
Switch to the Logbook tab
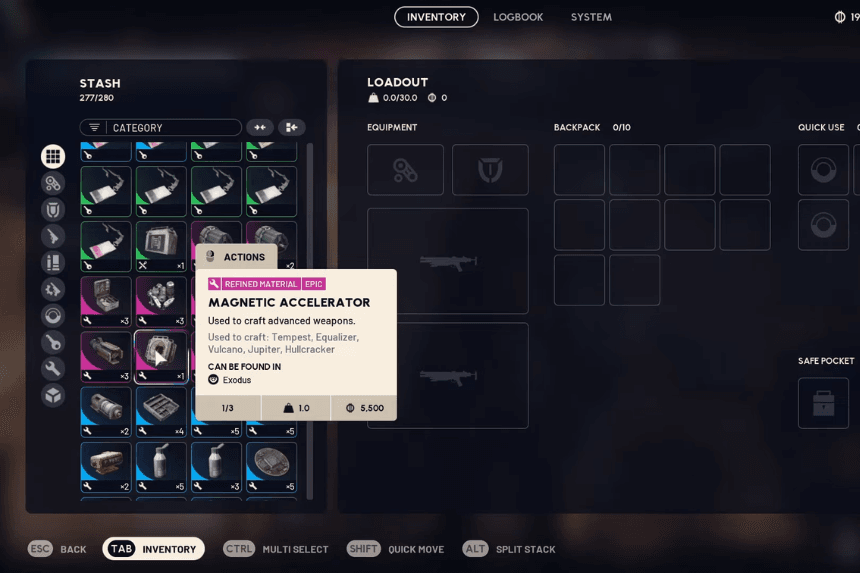click(x=518, y=17)
